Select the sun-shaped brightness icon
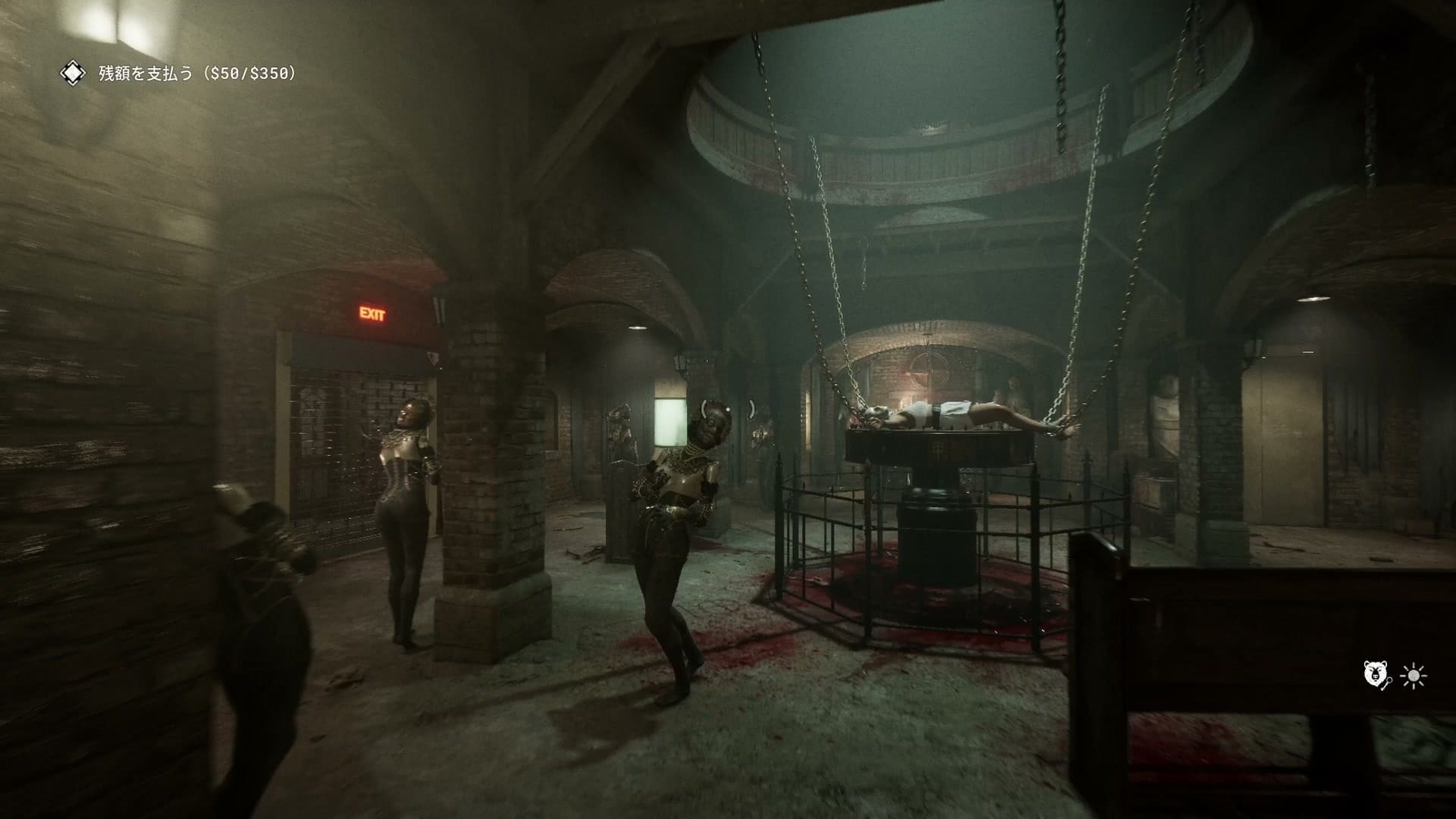Viewport: 1456px width, 819px height. (1414, 676)
